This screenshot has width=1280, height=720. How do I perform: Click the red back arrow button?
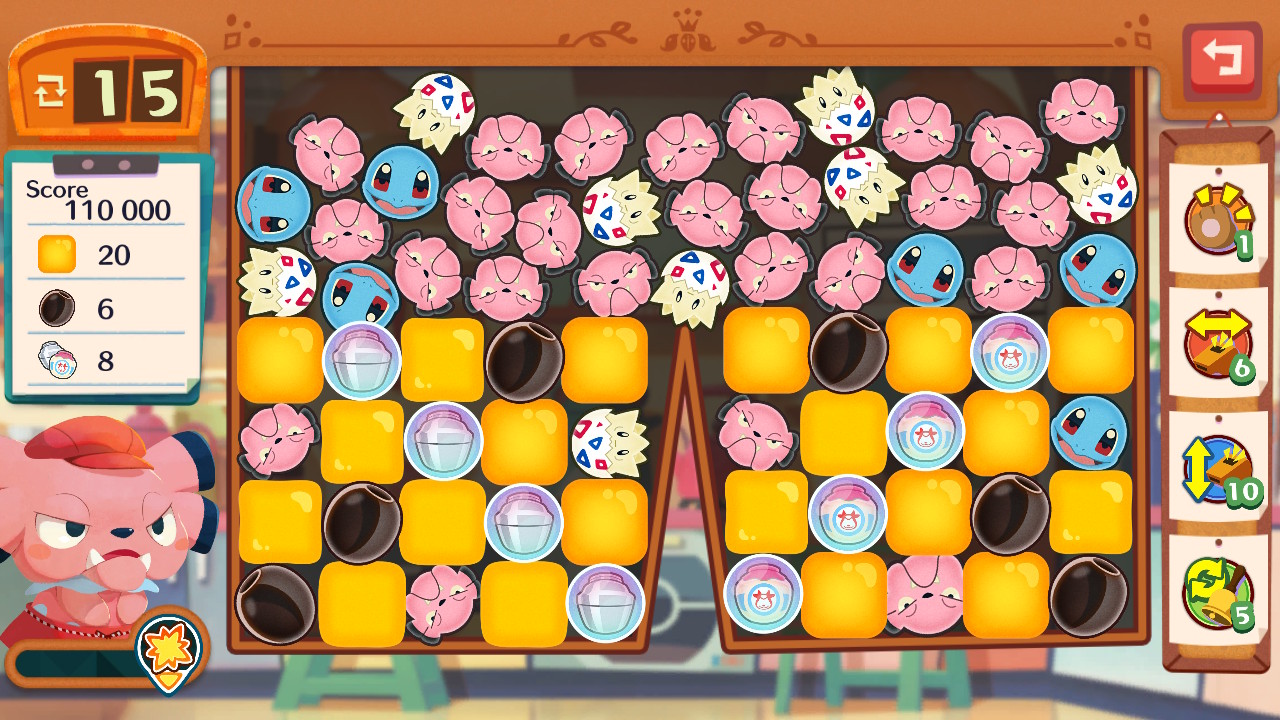pos(1220,58)
